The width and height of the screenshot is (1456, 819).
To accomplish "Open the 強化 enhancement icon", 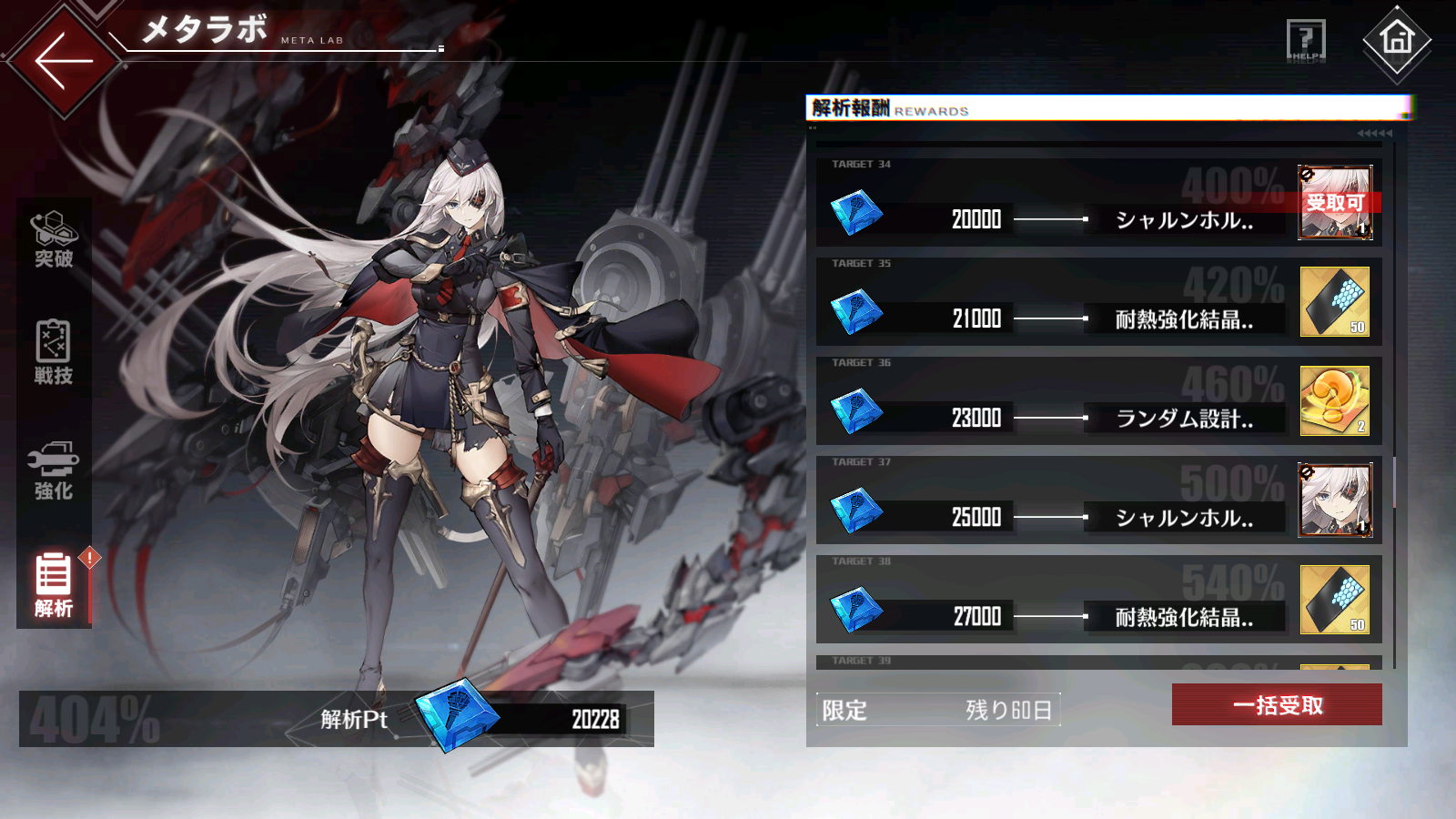I will click(x=52, y=469).
